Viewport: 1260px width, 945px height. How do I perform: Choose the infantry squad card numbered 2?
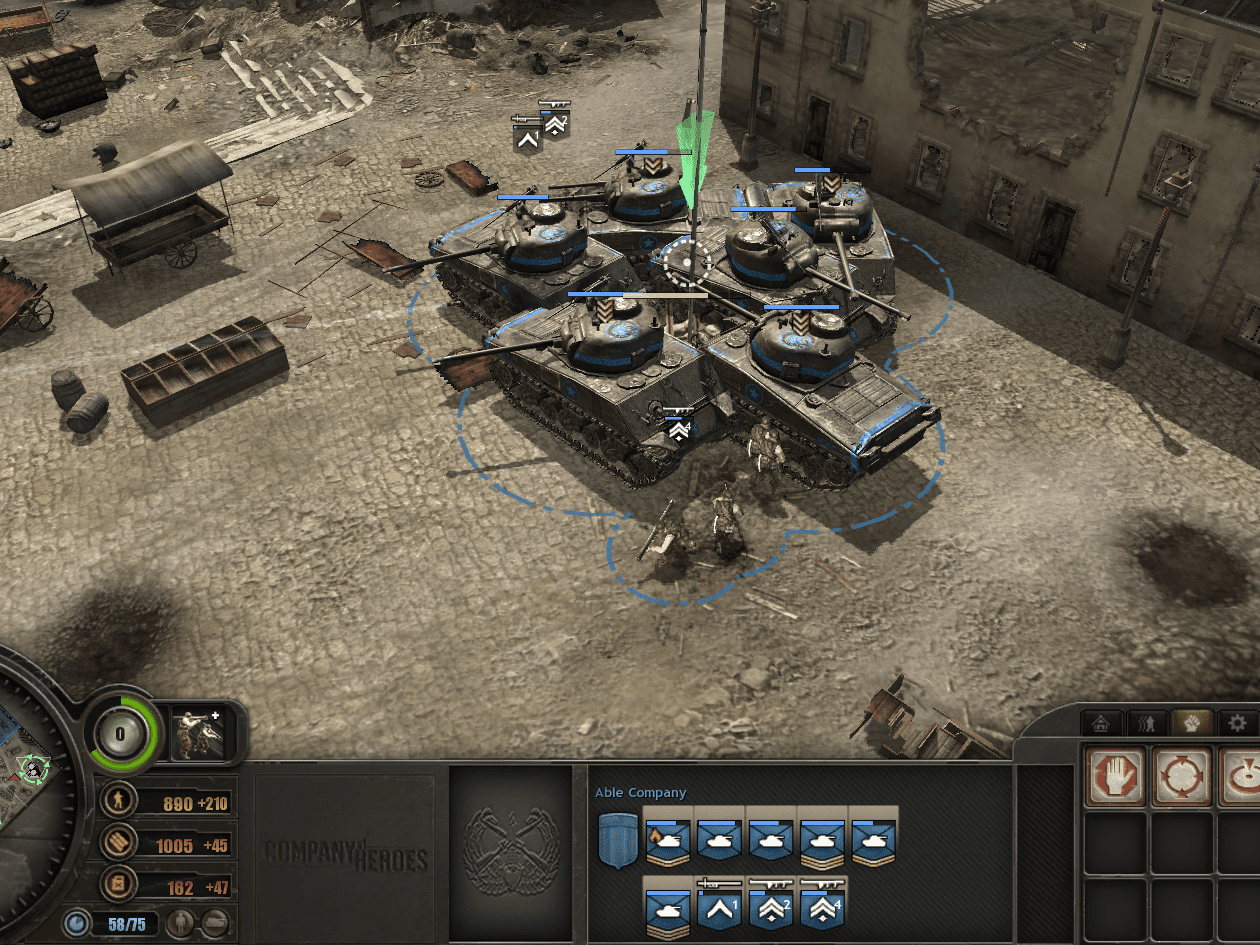click(770, 905)
